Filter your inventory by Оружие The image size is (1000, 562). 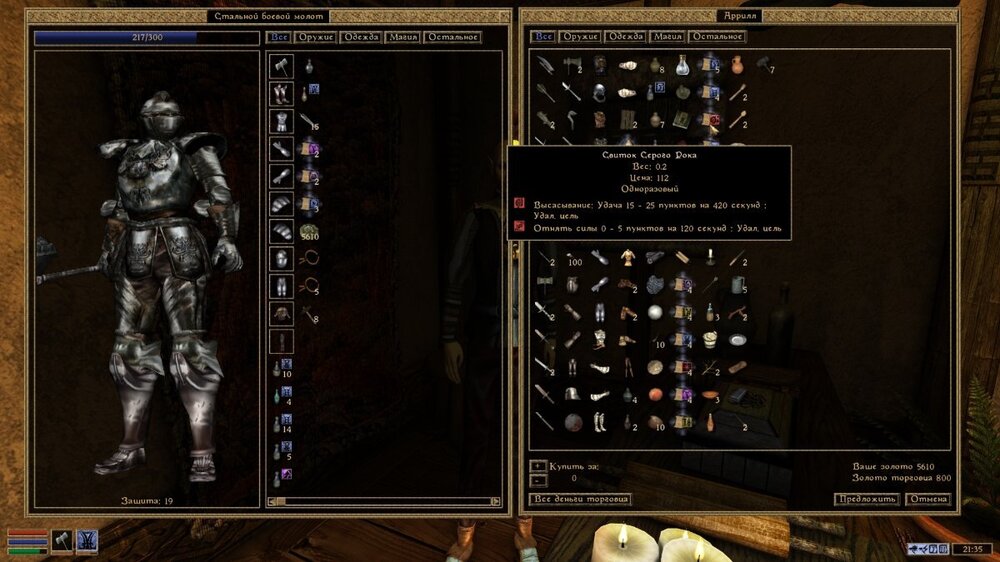click(x=316, y=37)
